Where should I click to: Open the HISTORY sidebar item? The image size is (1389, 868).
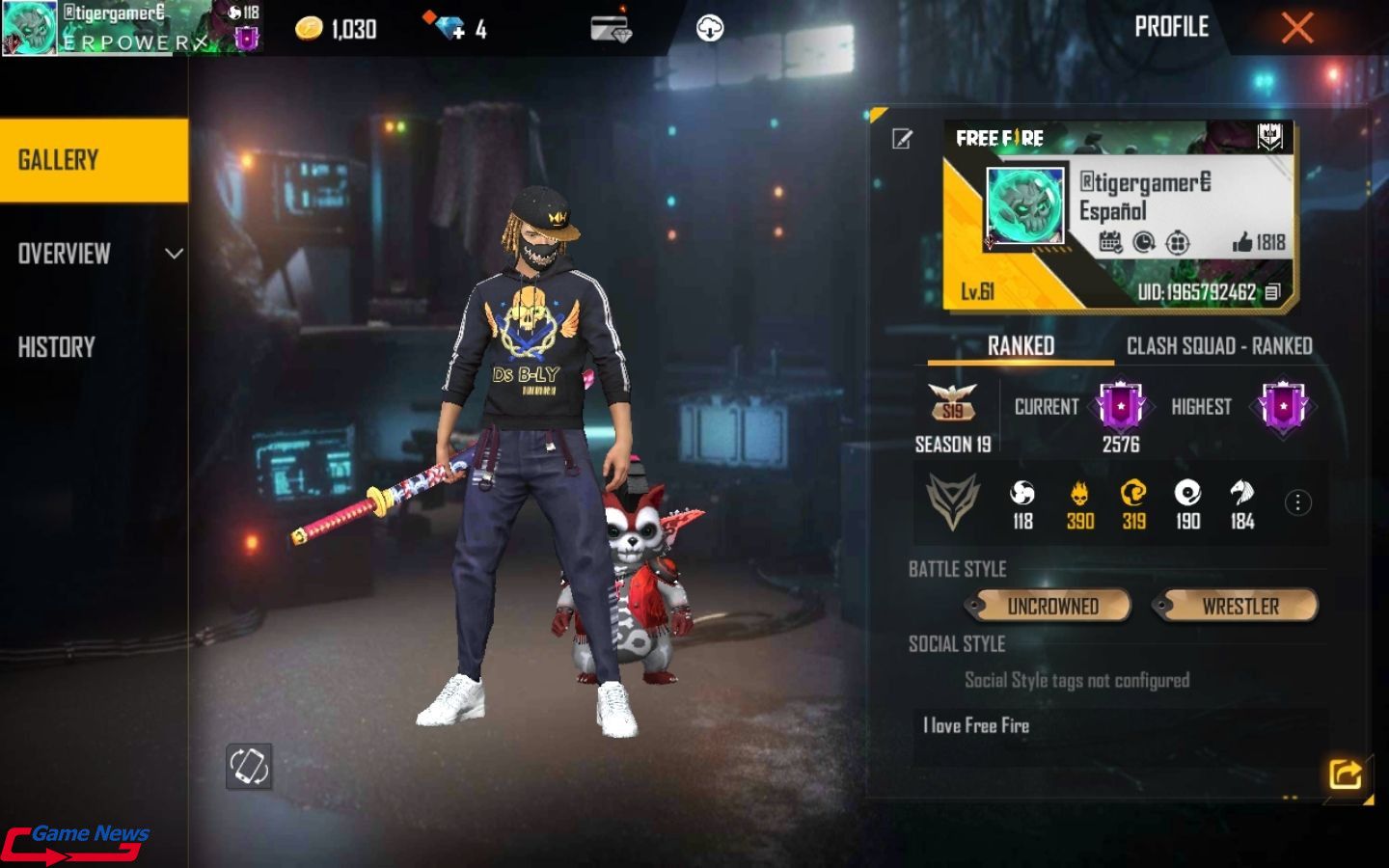pos(56,346)
